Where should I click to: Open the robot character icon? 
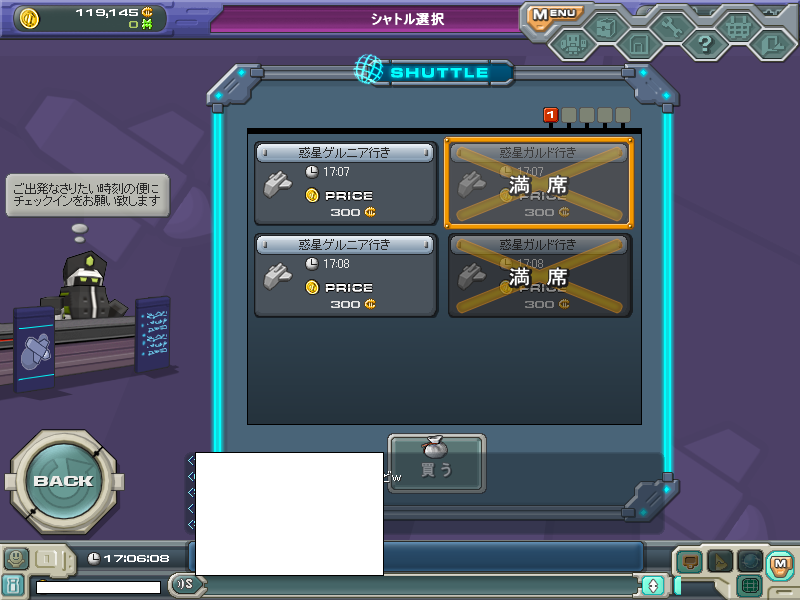point(573,43)
